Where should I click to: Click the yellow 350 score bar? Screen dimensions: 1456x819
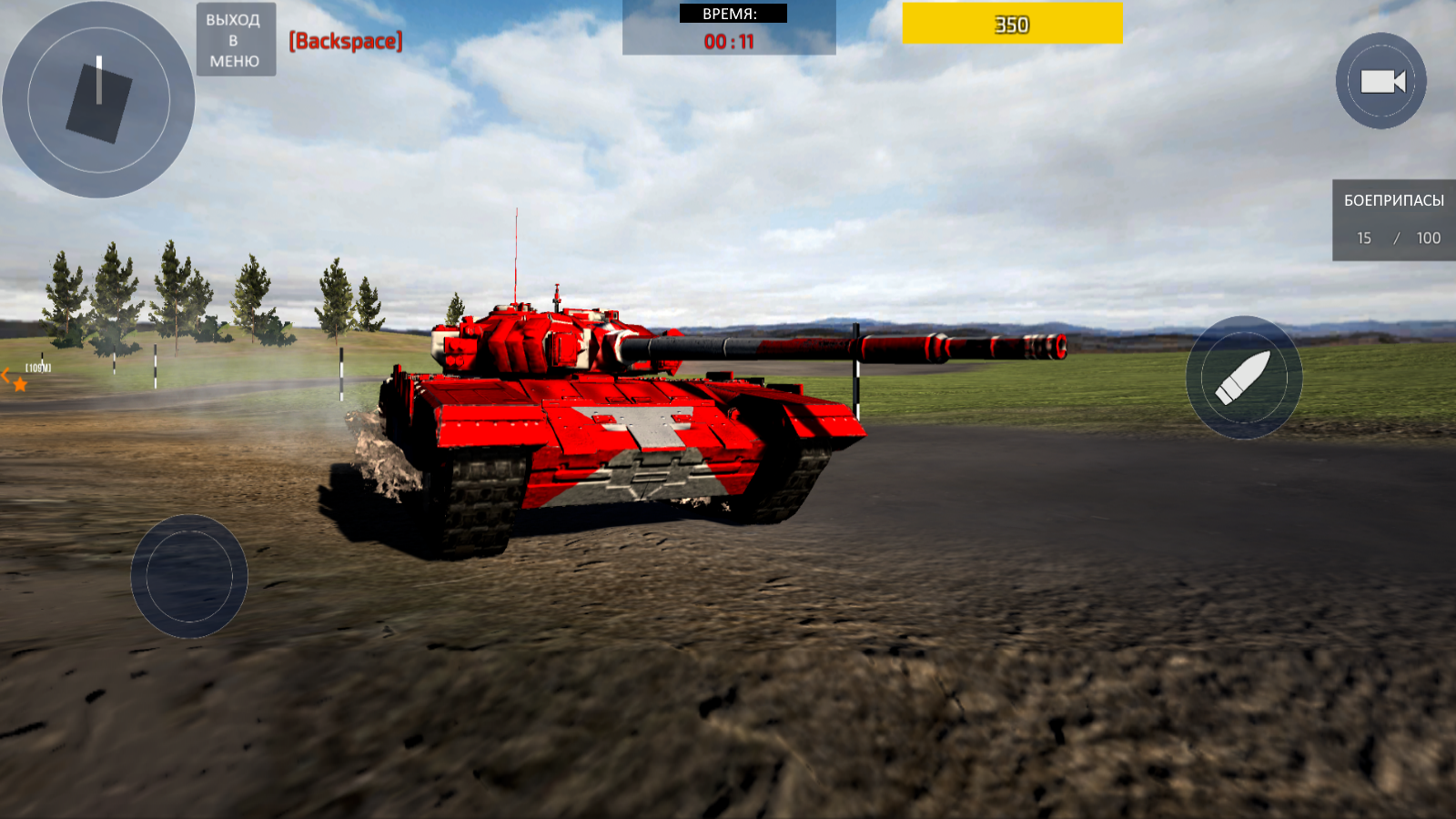[x=1011, y=25]
